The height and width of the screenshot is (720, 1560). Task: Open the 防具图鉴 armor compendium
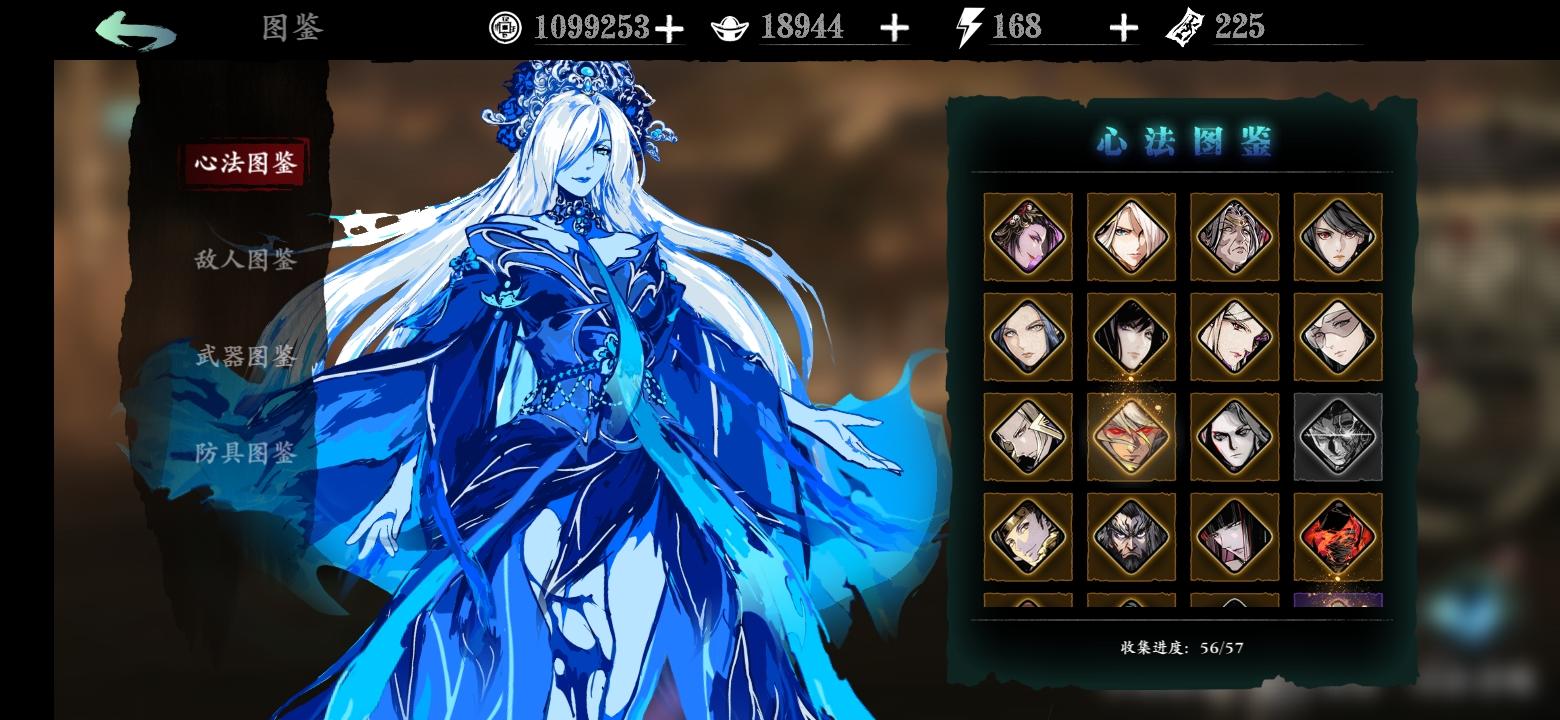point(246,453)
